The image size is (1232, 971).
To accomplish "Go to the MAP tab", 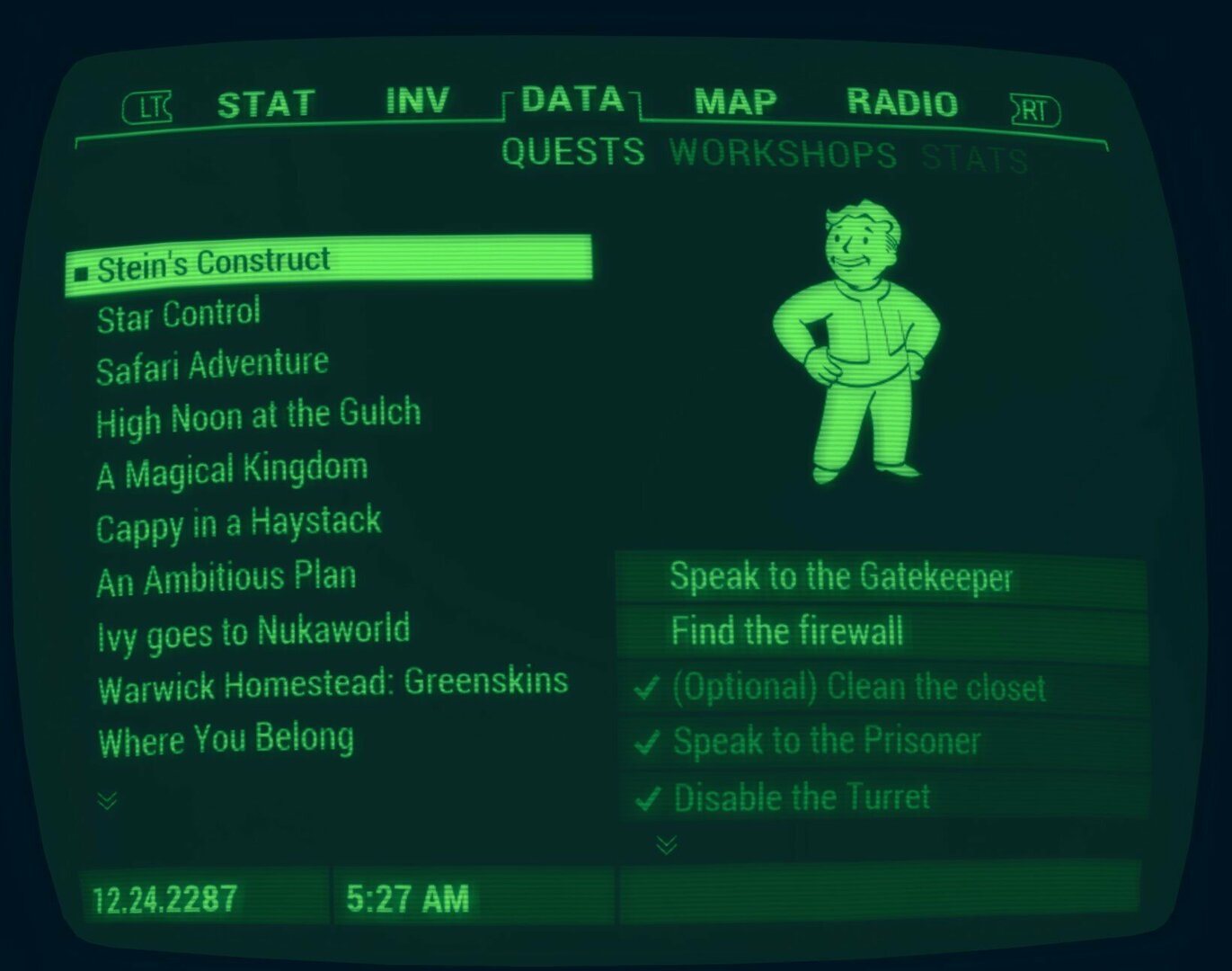I will (x=735, y=102).
